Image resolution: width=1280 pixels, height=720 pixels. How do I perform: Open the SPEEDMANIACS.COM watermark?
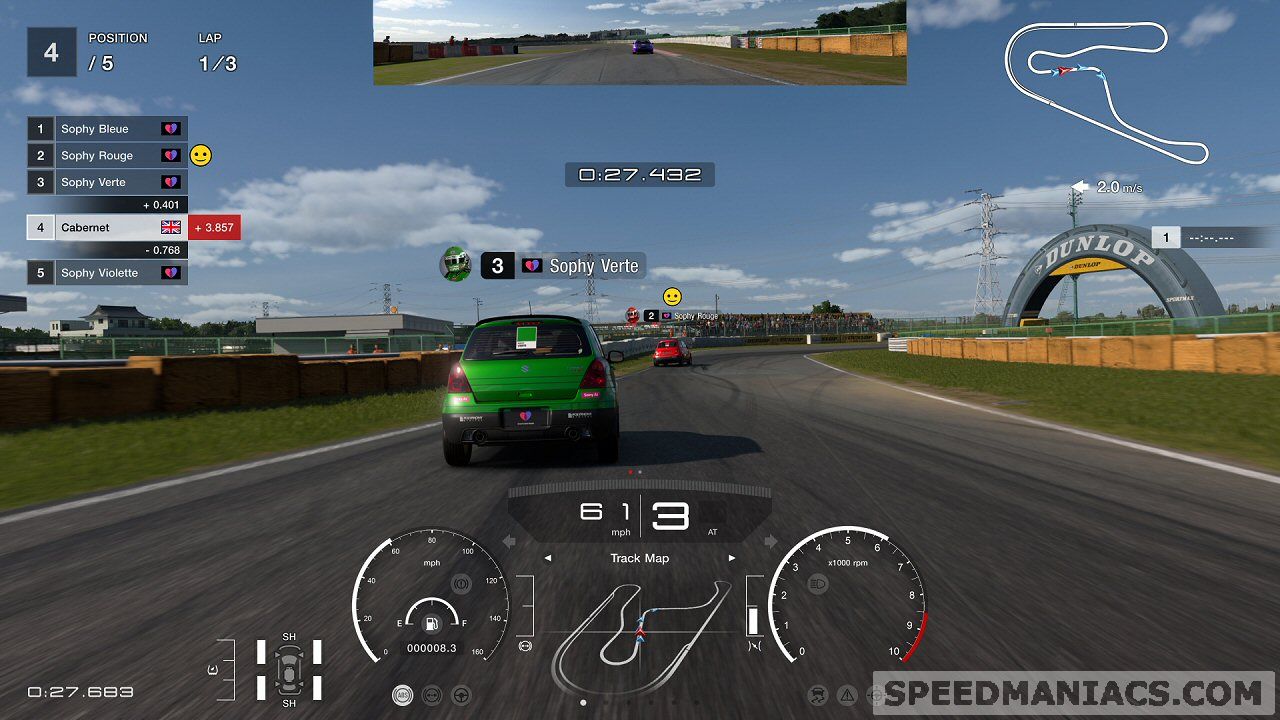pos(1073,693)
